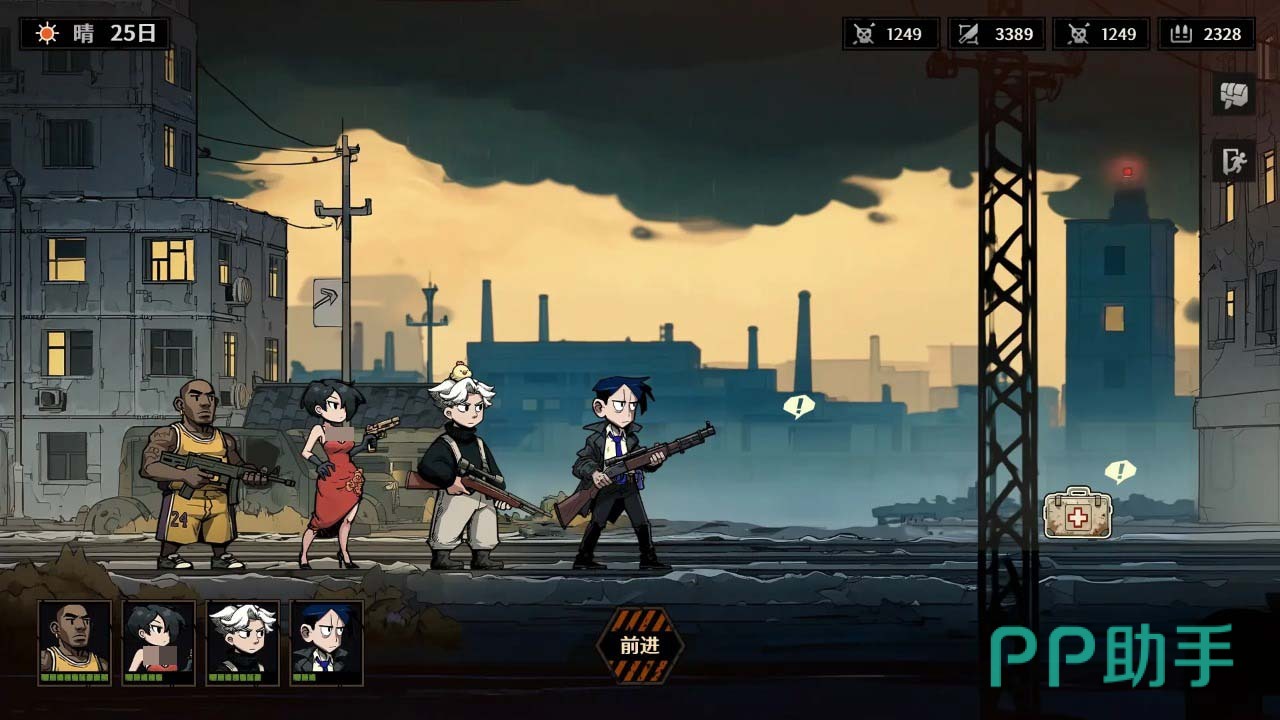This screenshot has height=720, width=1280.
Task: Select the basketball player portrait
Action: (x=74, y=641)
